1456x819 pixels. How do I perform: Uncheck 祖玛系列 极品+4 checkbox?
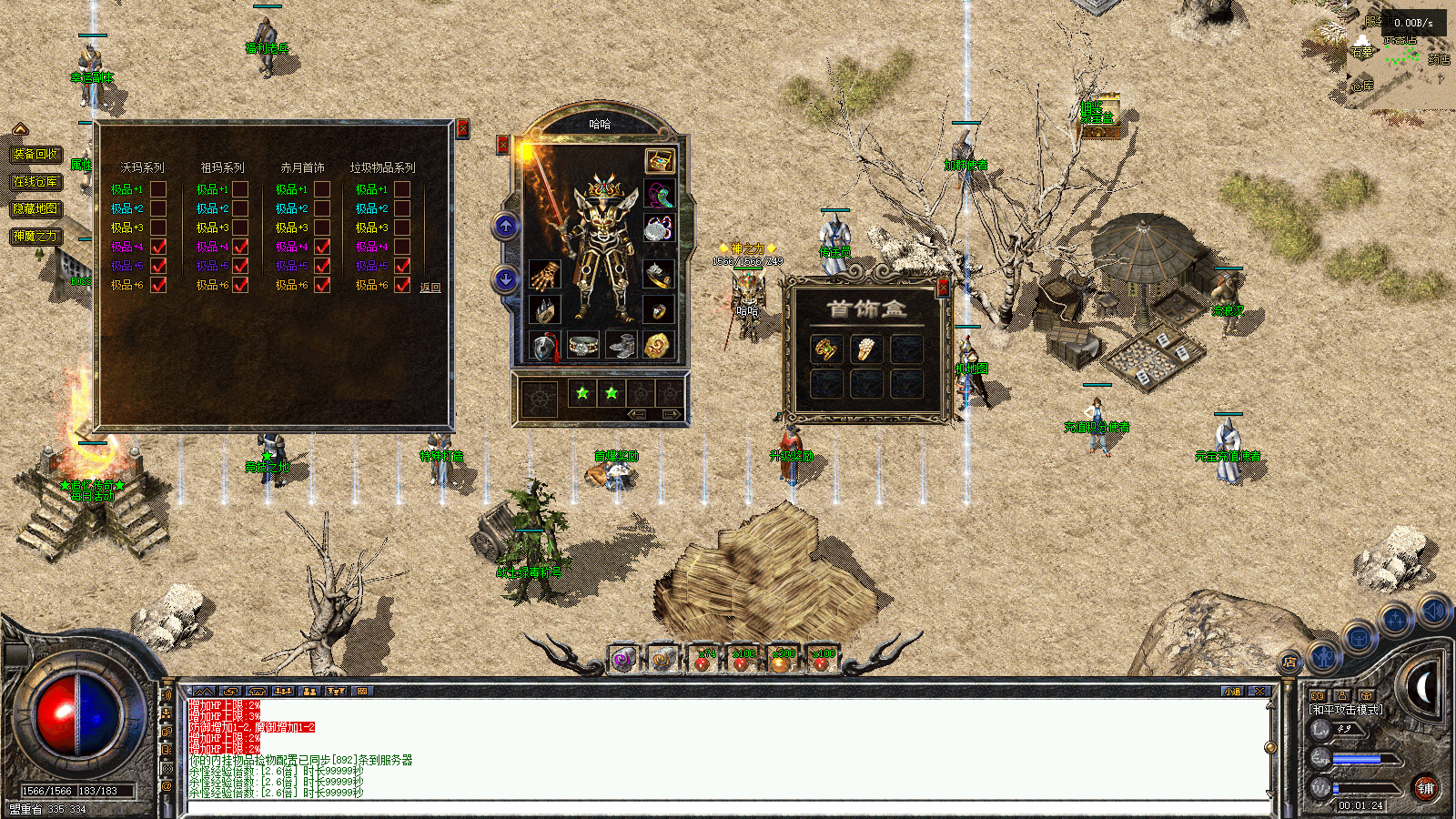[240, 247]
